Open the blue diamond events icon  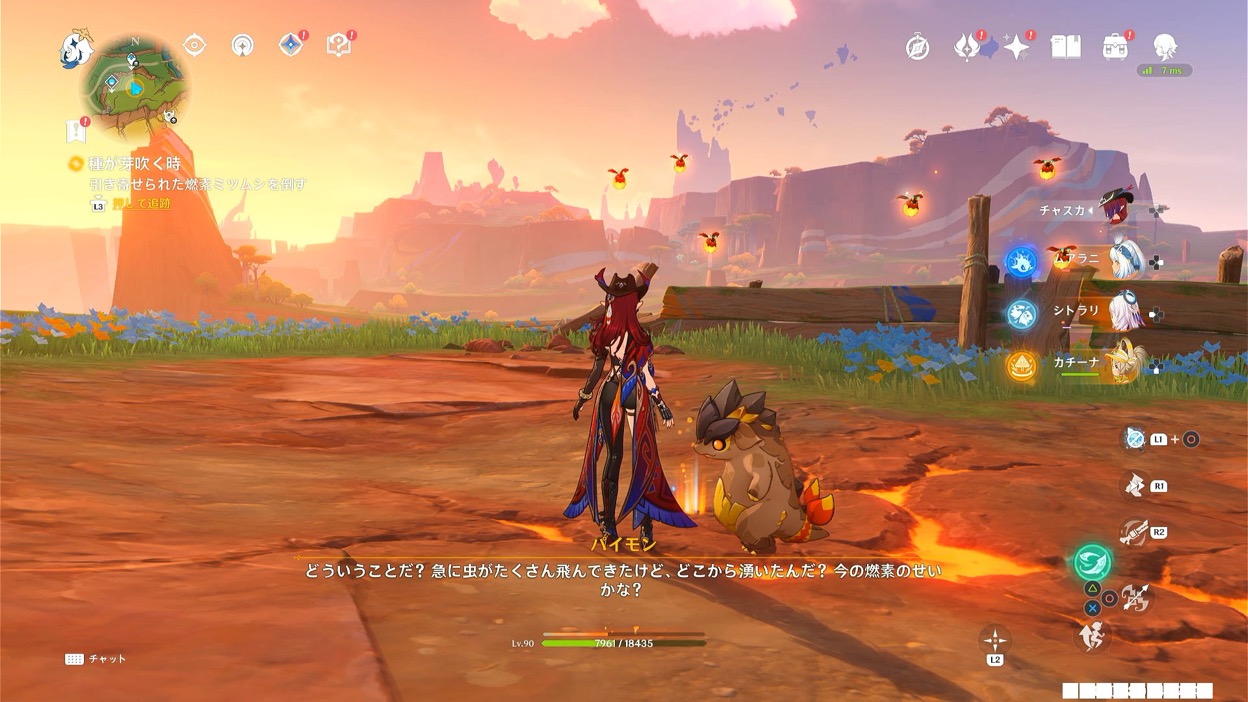pyautogui.click(x=290, y=45)
